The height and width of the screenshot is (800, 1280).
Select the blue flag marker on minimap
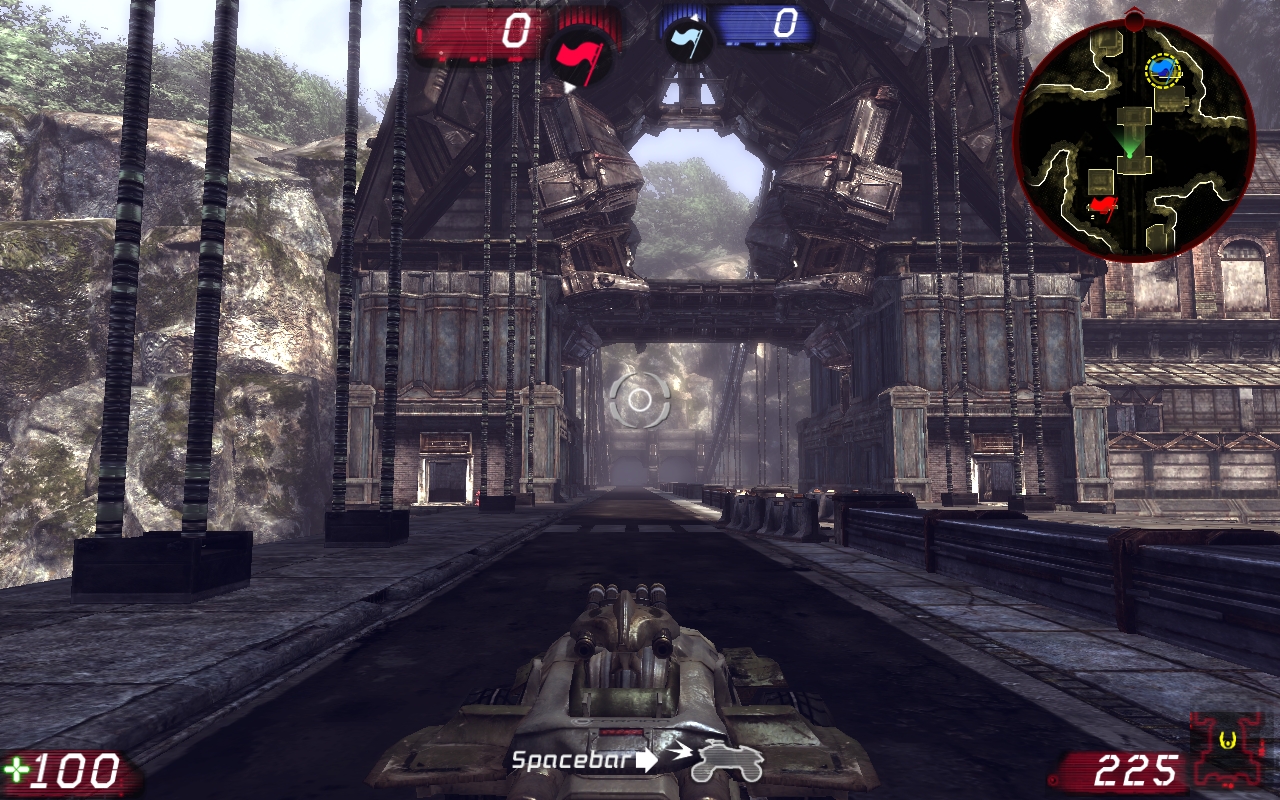1163,69
